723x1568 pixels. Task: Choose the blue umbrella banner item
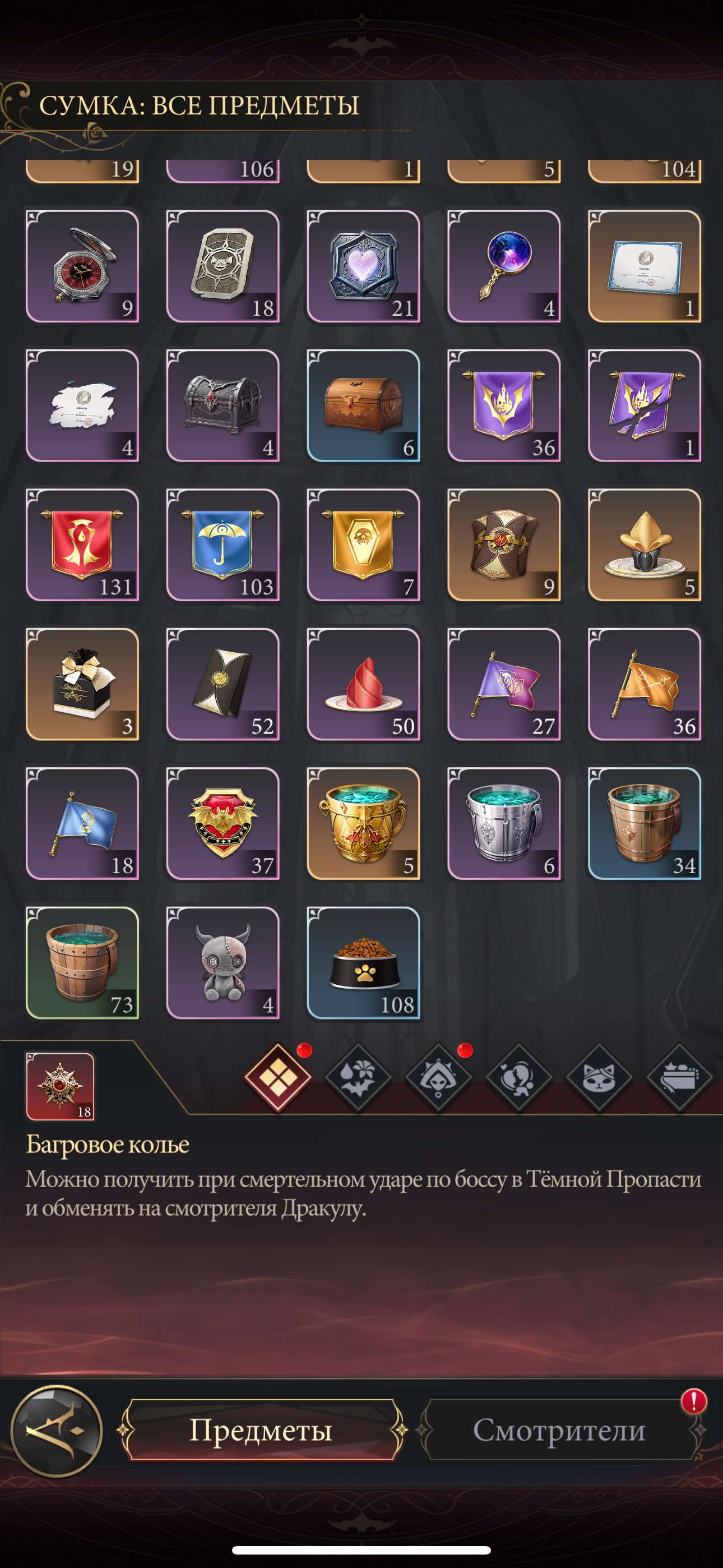pos(223,545)
